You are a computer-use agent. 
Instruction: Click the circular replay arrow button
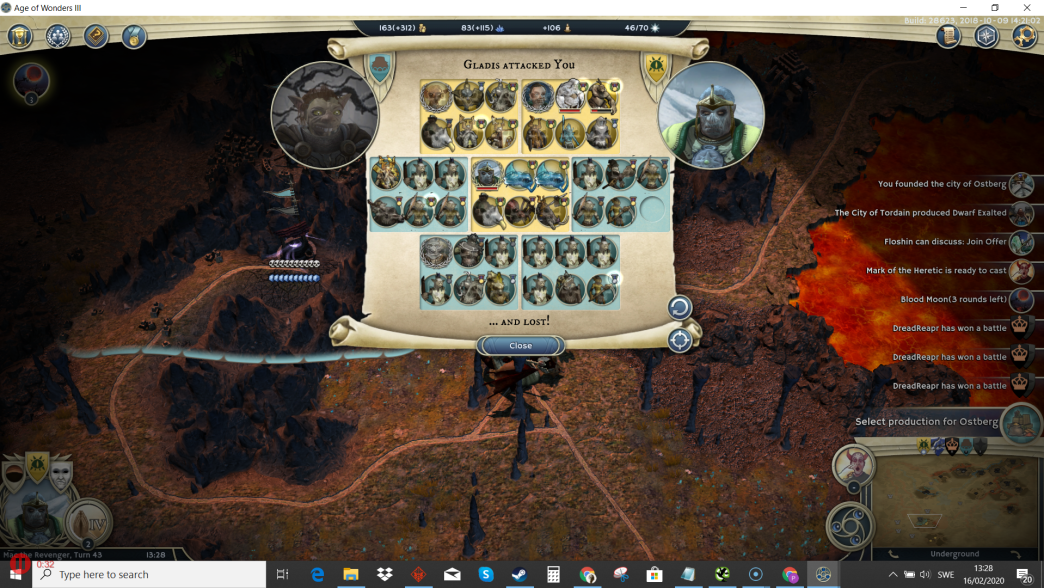coord(680,307)
